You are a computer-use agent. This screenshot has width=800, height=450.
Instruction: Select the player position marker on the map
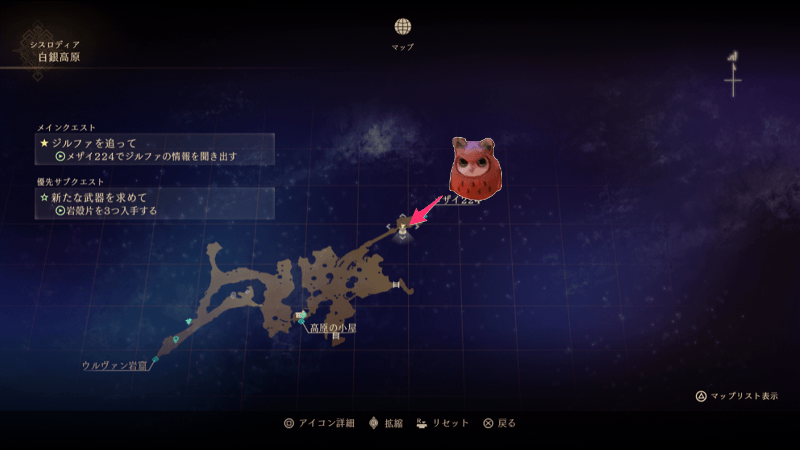[x=403, y=226]
